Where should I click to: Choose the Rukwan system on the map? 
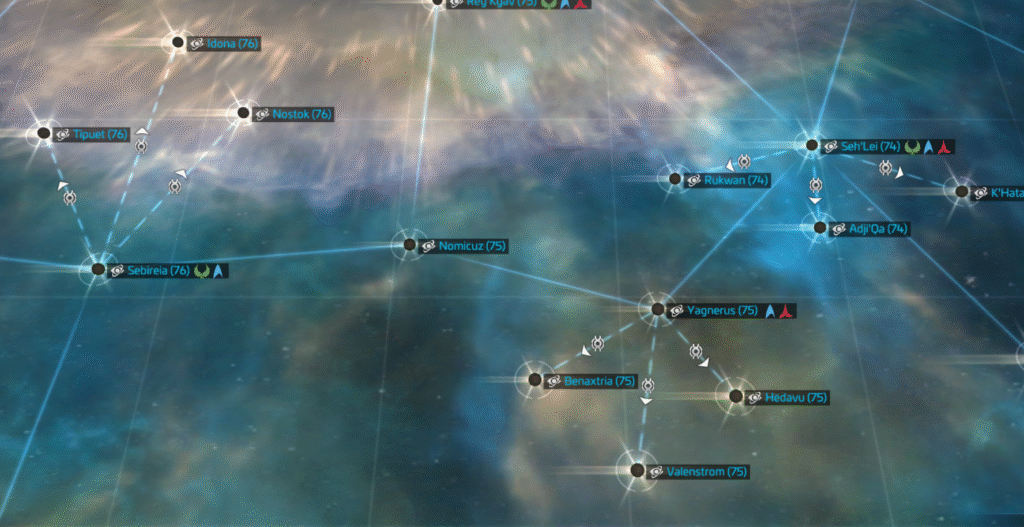(x=674, y=179)
